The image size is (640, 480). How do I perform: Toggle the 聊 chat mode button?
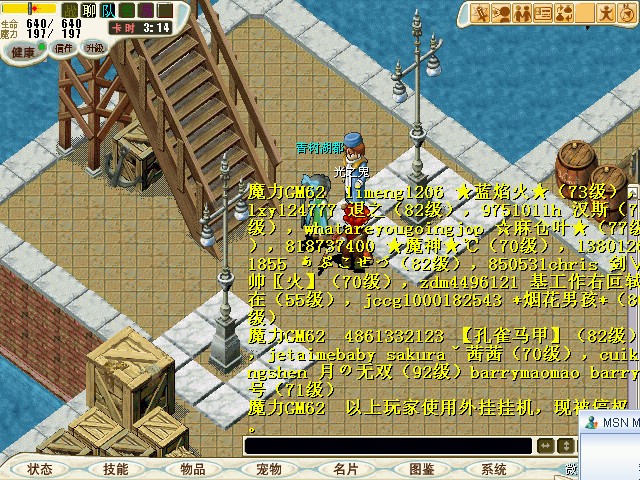coord(88,9)
